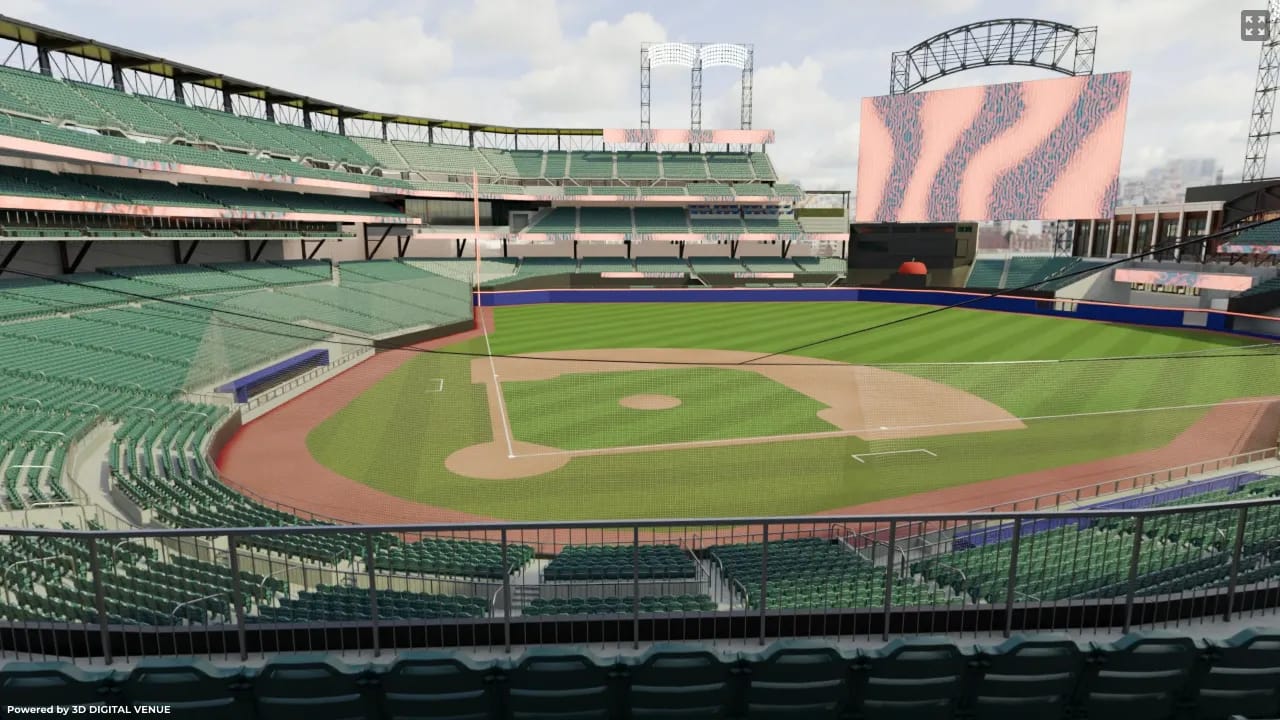Viewport: 1280px width, 720px height.
Task: Click the fullscreen expand icon
Action: 1256,26
